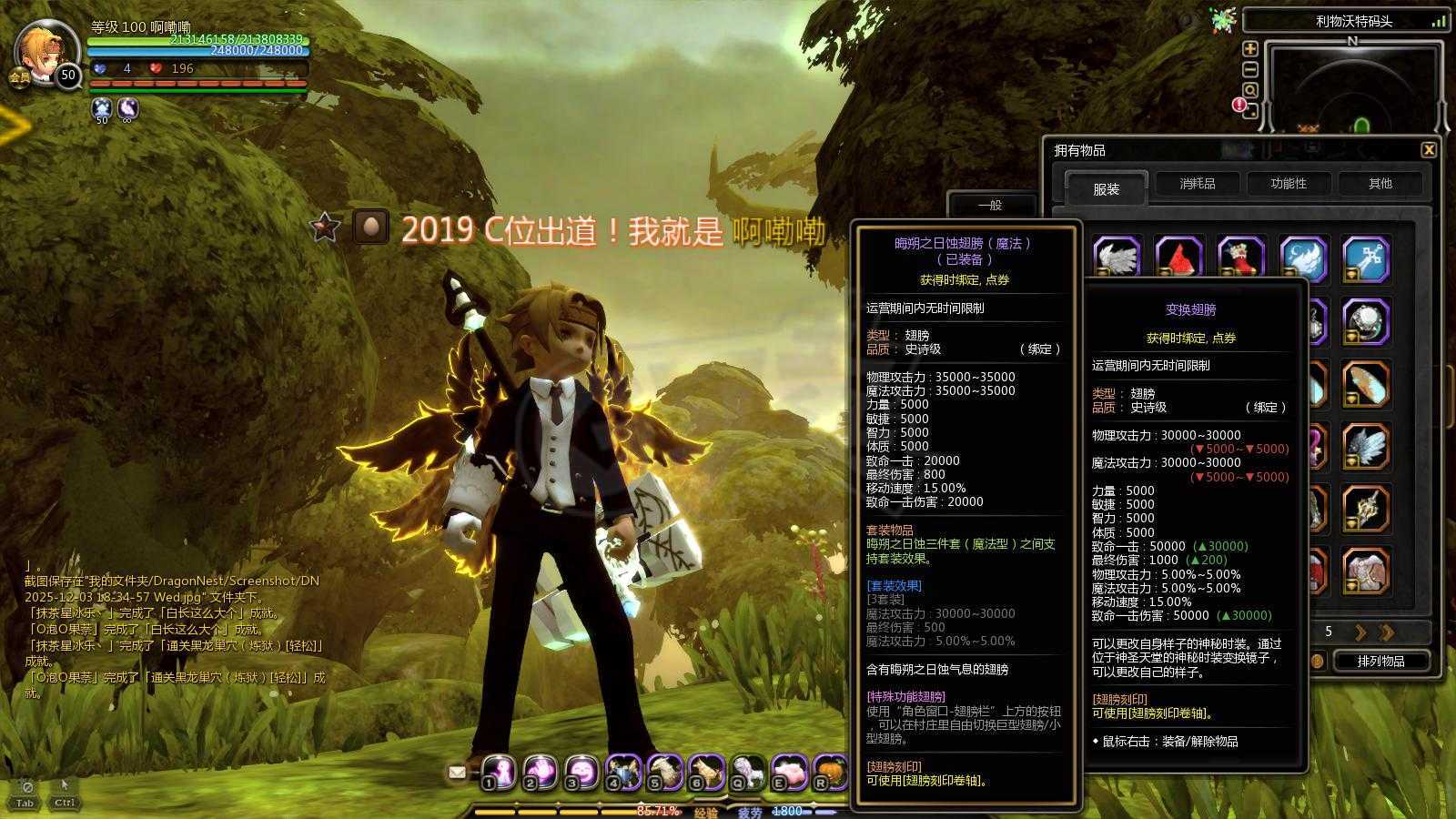Close the 拥有物品 inventory window with the X
1456x819 pixels.
(x=1429, y=148)
